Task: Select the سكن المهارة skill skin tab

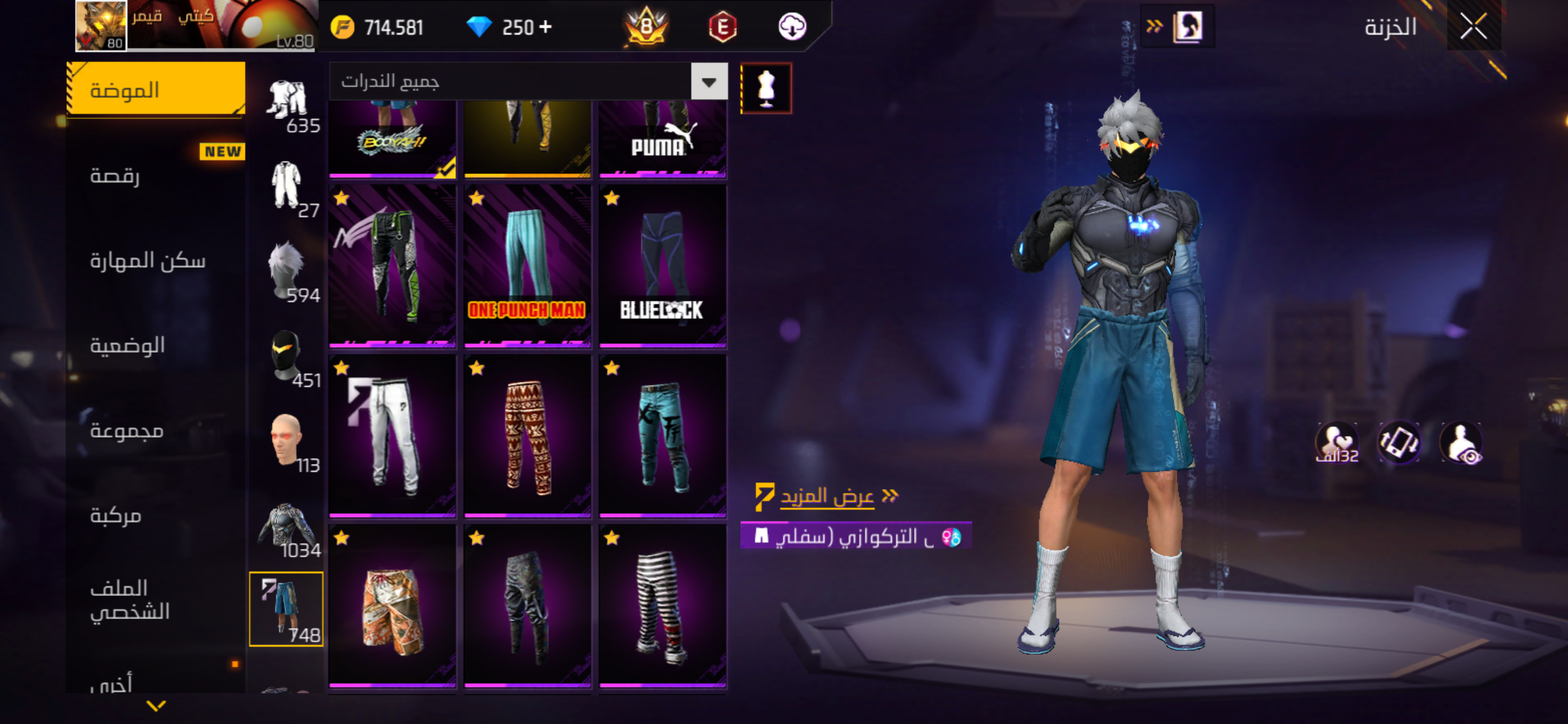Action: (147, 260)
